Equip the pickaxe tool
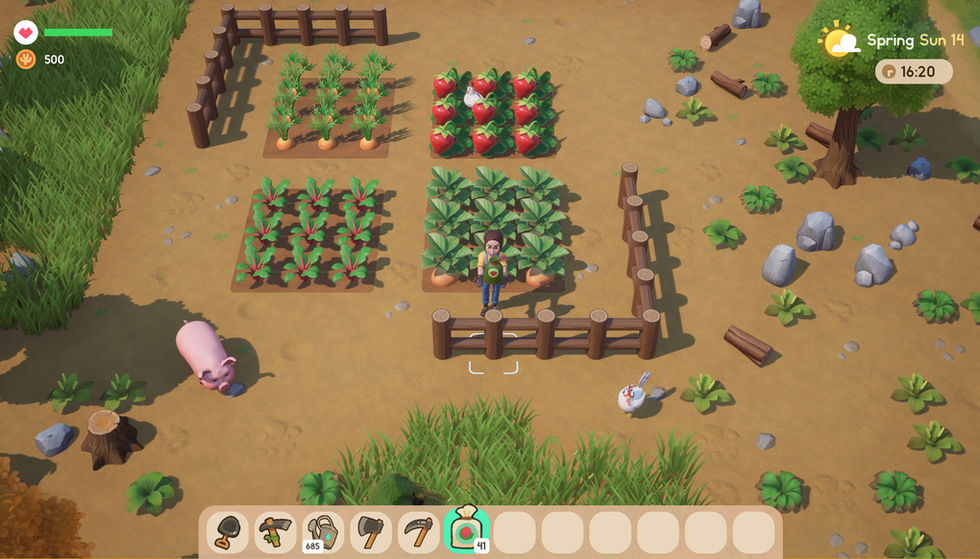Viewport: 980px width, 559px height. coord(276,531)
